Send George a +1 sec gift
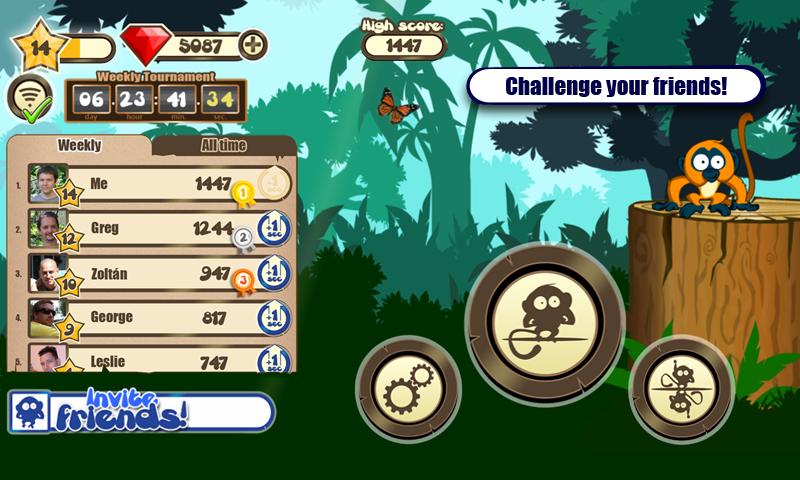The image size is (800, 480). point(274,317)
